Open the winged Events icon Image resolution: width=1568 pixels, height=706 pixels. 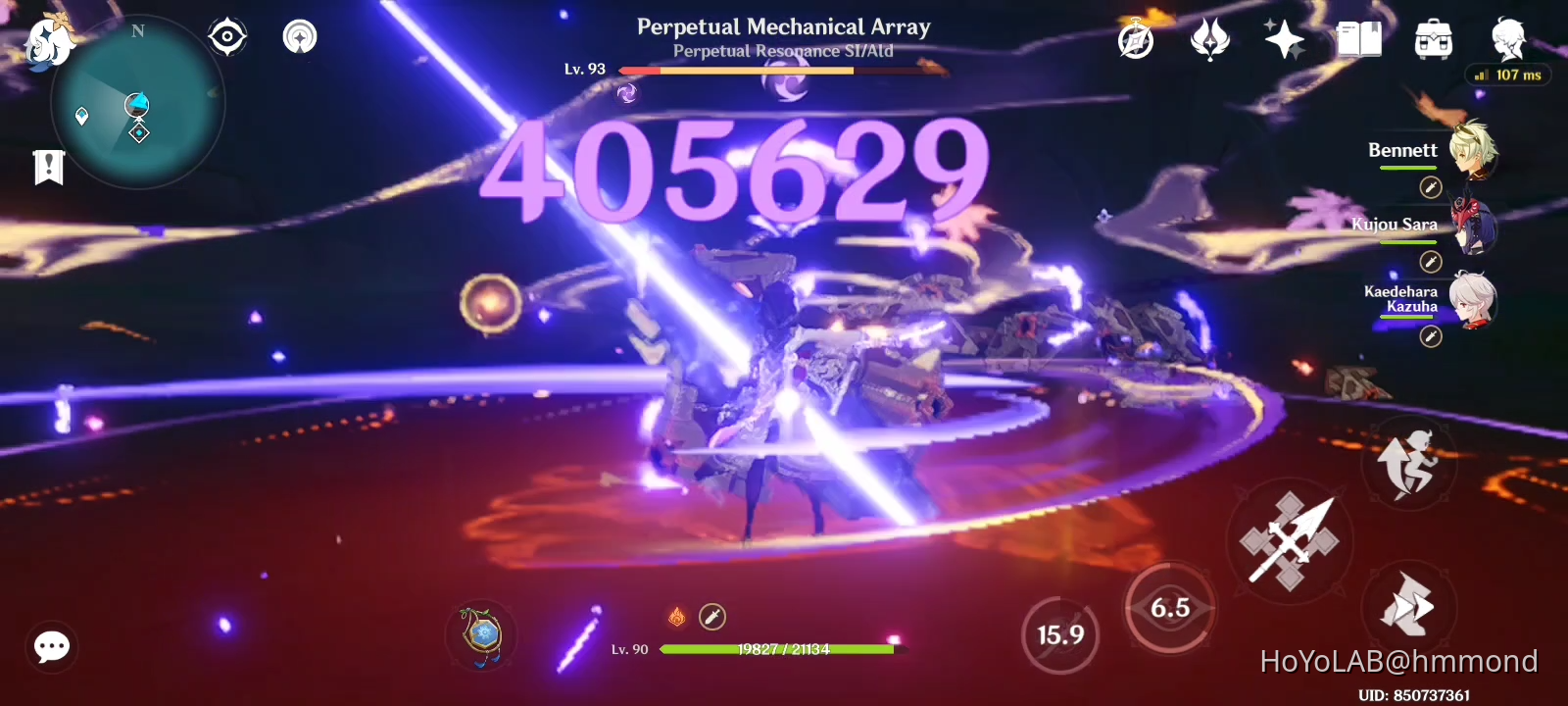1211,39
